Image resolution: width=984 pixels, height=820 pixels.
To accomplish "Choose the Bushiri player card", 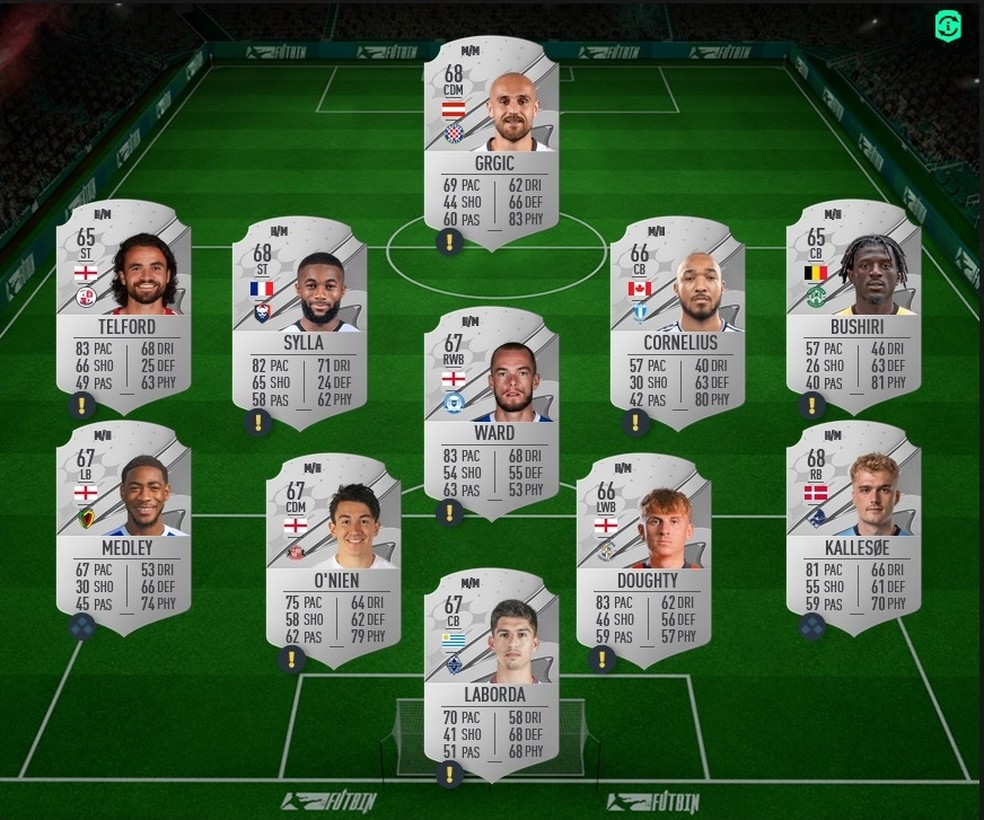I will coord(853,300).
